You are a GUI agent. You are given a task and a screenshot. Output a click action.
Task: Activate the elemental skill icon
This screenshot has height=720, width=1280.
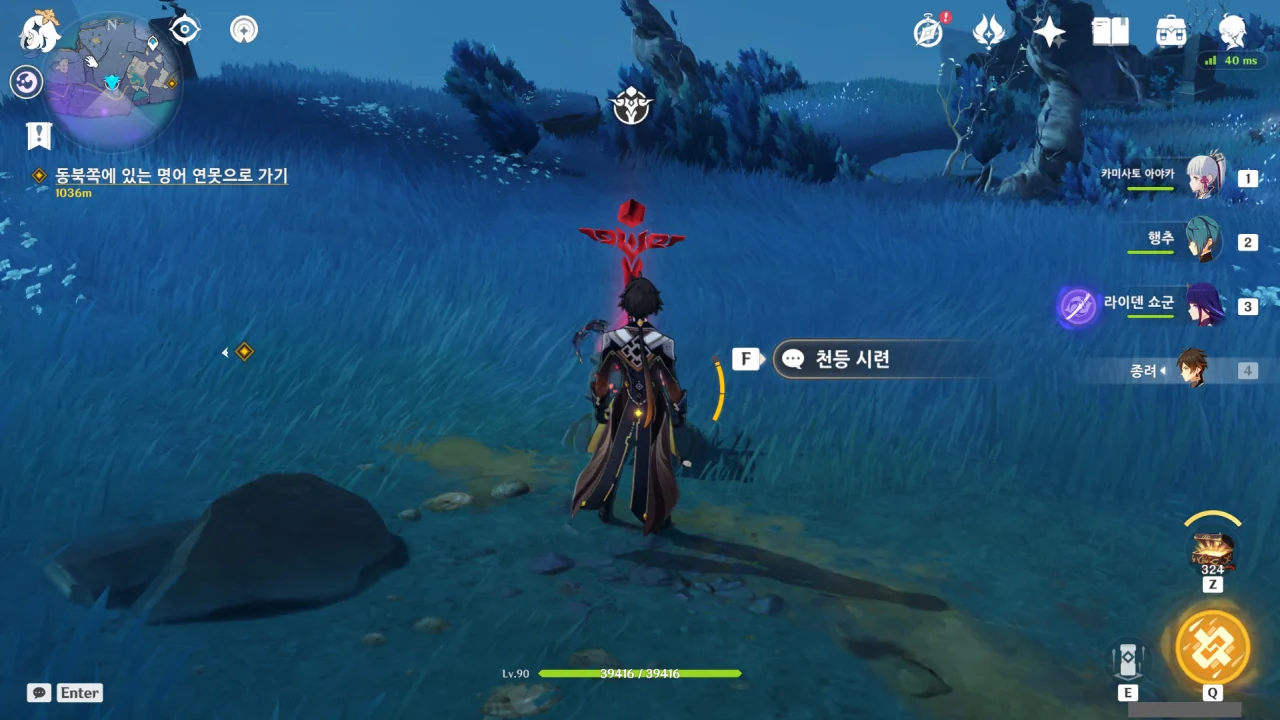[x=1128, y=660]
